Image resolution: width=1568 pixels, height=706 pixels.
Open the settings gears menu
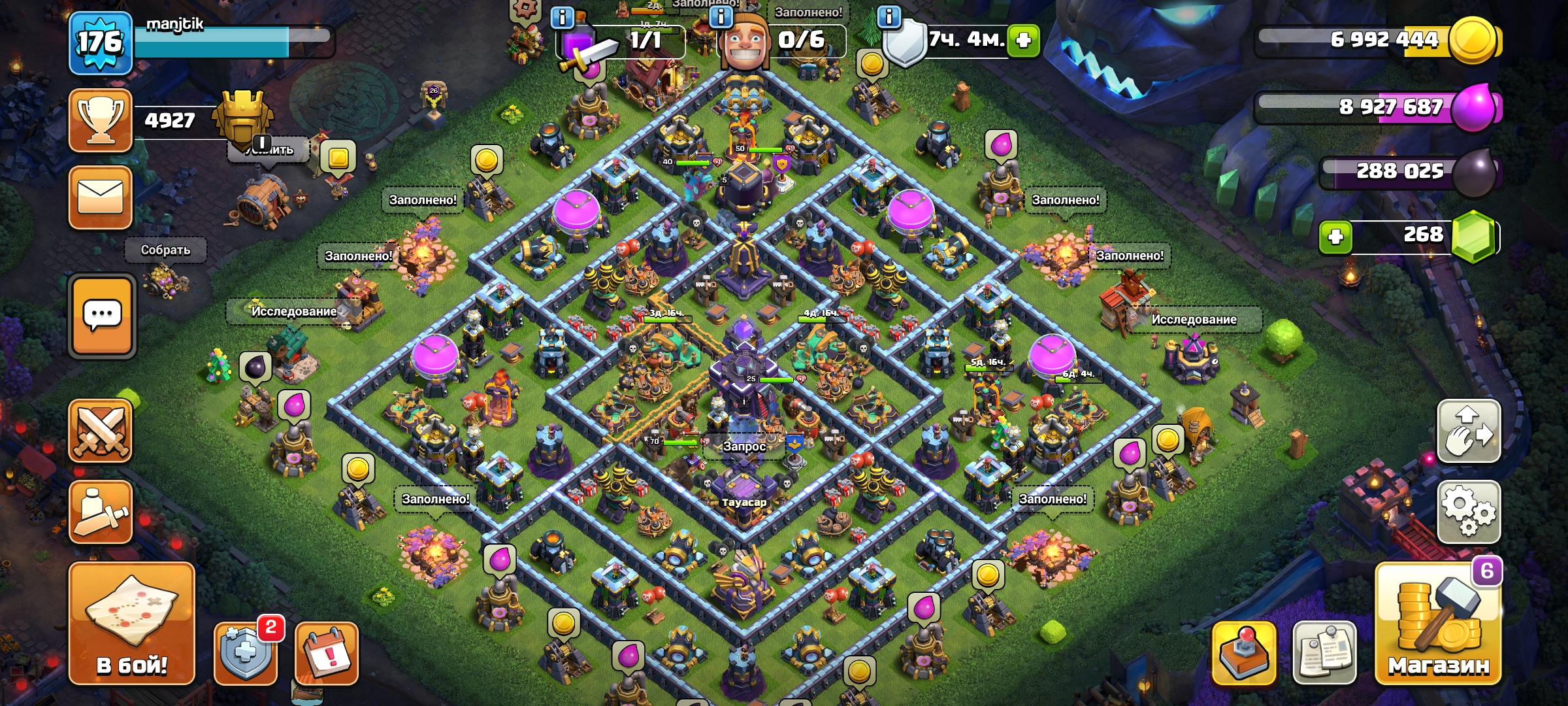coord(1468,512)
